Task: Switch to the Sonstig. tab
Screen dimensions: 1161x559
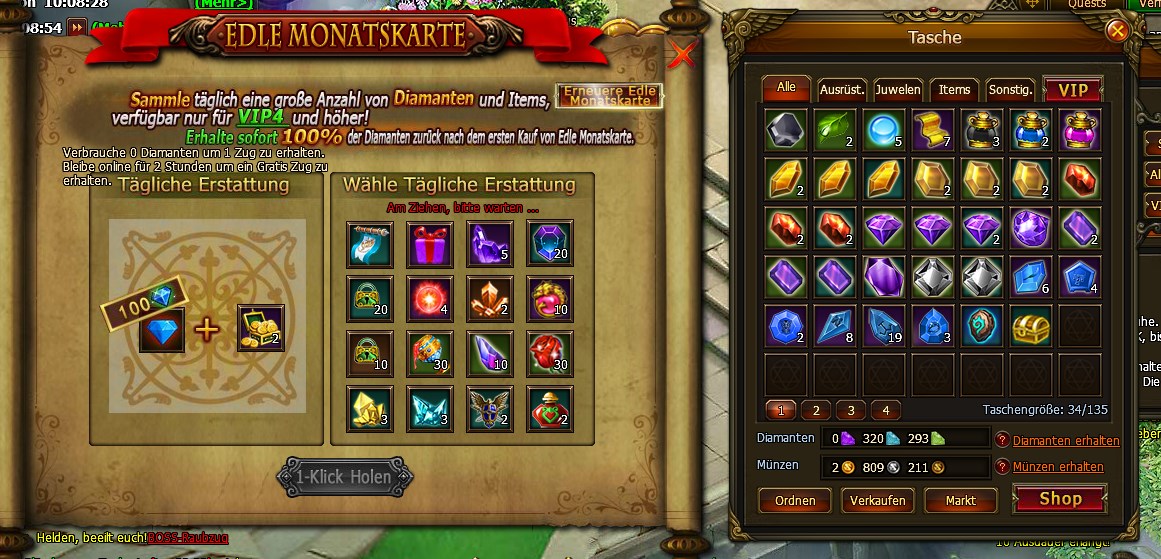Action: click(1010, 90)
